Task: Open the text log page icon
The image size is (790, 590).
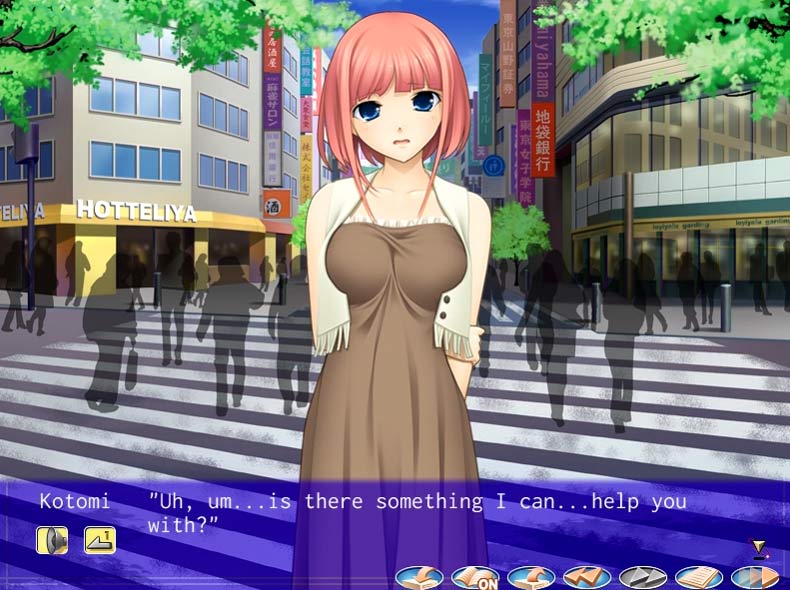Action: click(699, 577)
